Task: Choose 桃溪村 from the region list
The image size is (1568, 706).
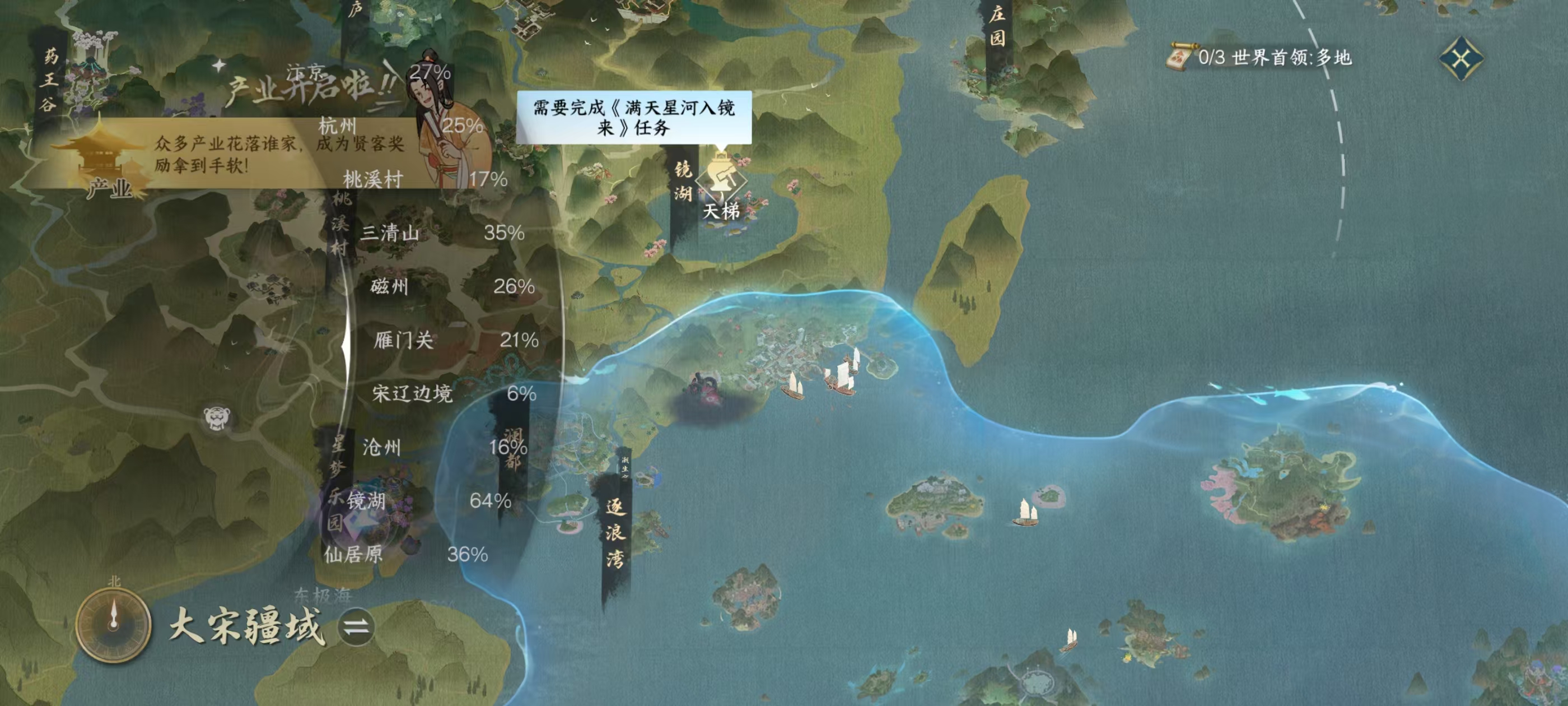Action: [x=373, y=179]
